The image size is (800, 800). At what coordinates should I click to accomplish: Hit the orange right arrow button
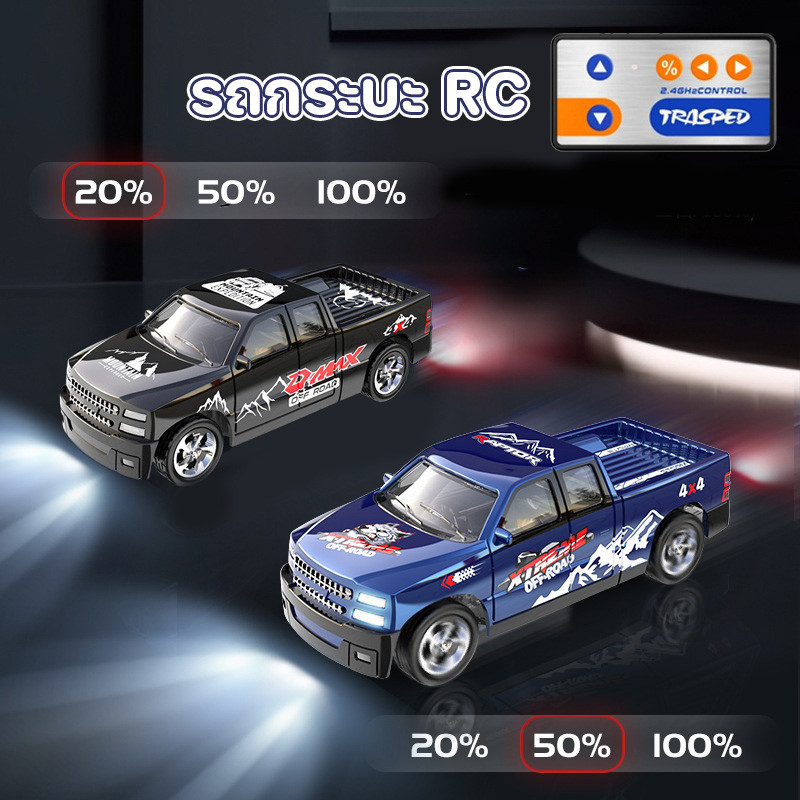738,68
